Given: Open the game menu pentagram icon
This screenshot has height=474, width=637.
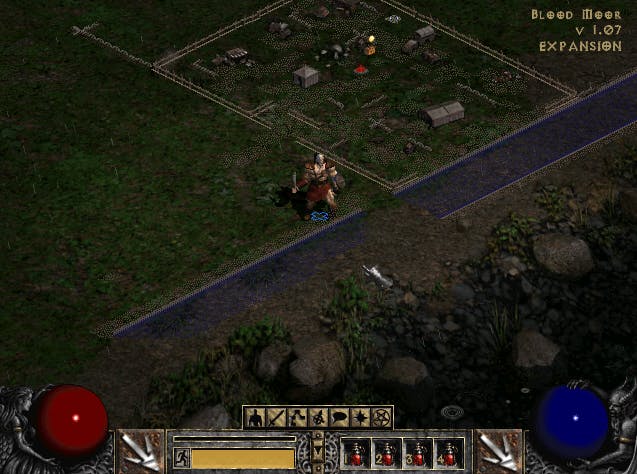Looking at the screenshot, I should pyautogui.click(x=382, y=417).
